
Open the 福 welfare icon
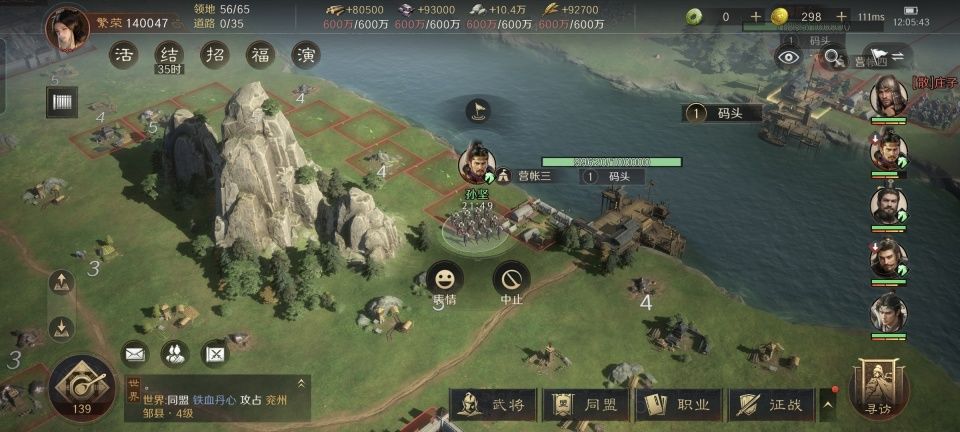tap(260, 54)
